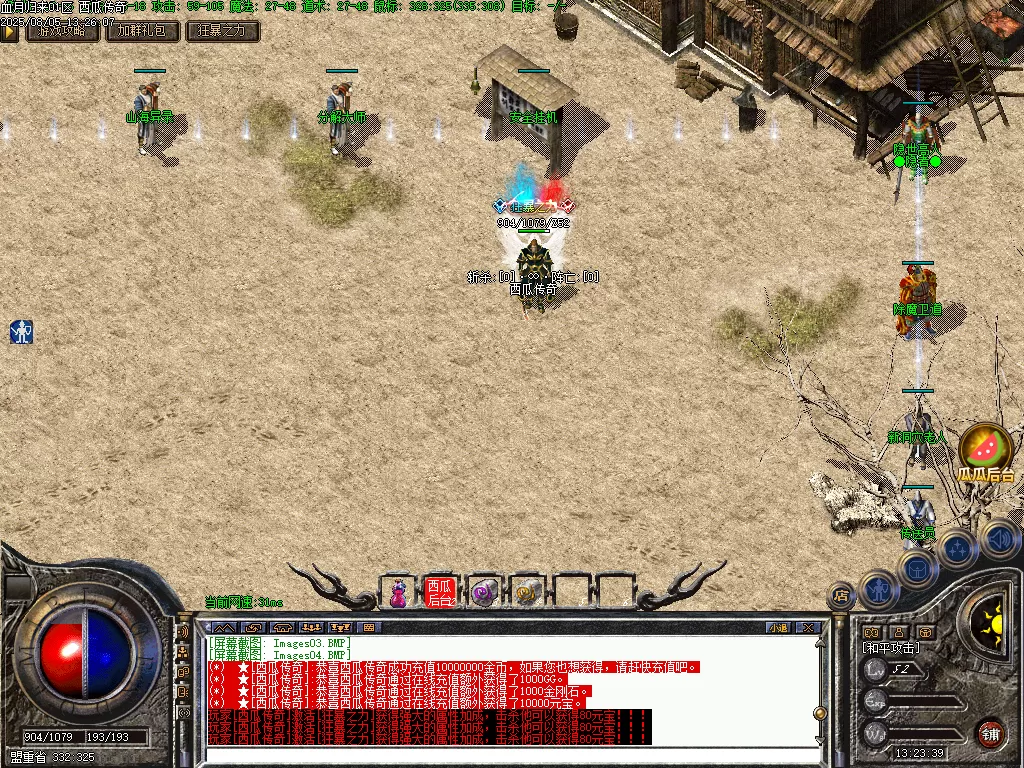Click the 加群礼包 group gift button
The height and width of the screenshot is (768, 1024).
point(143,31)
